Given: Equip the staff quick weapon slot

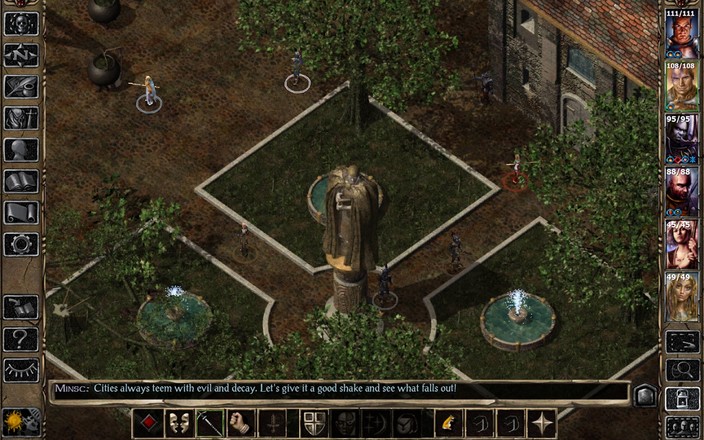Looking at the screenshot, I should click(x=210, y=423).
